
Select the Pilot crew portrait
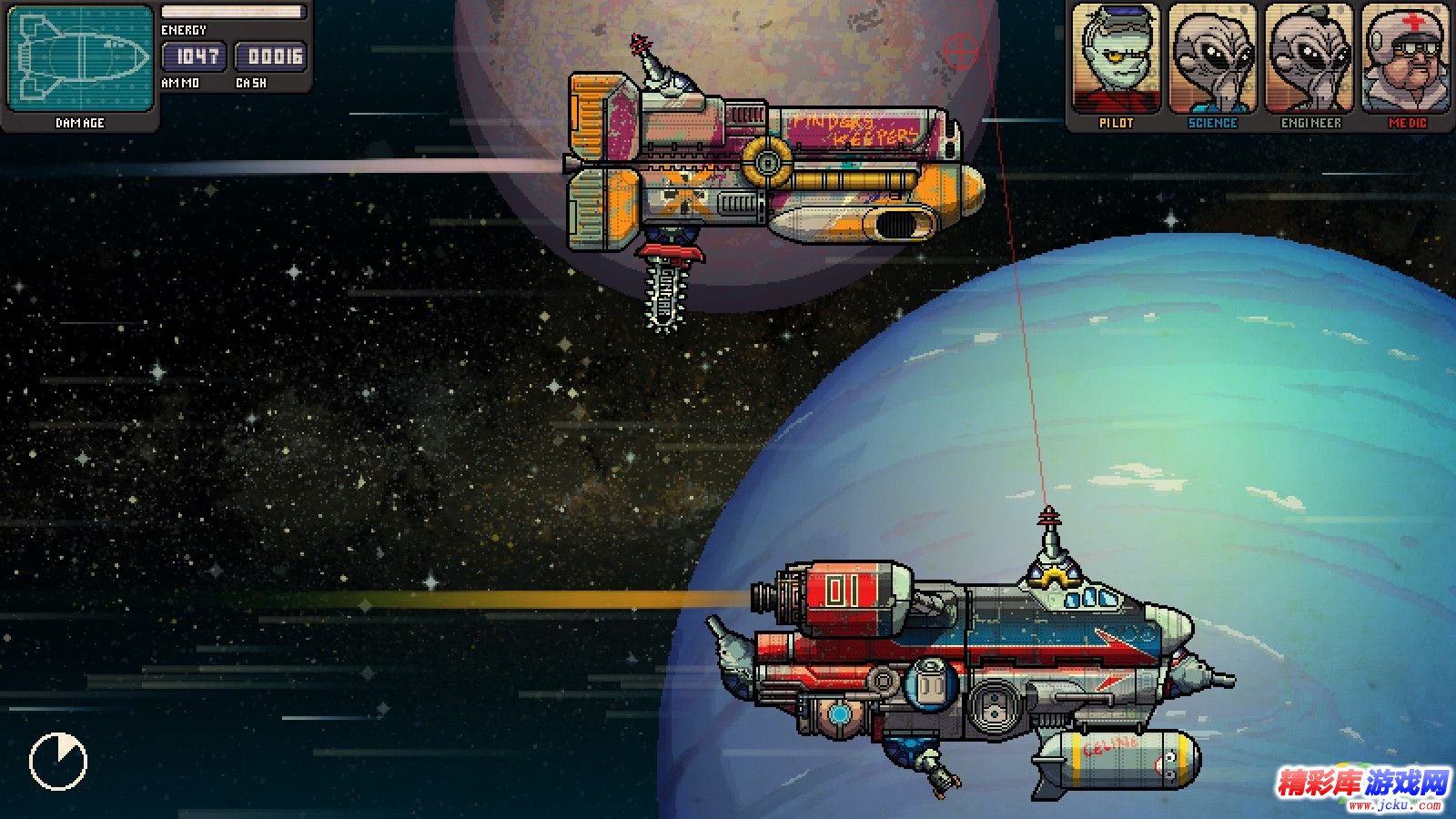[x=1116, y=60]
